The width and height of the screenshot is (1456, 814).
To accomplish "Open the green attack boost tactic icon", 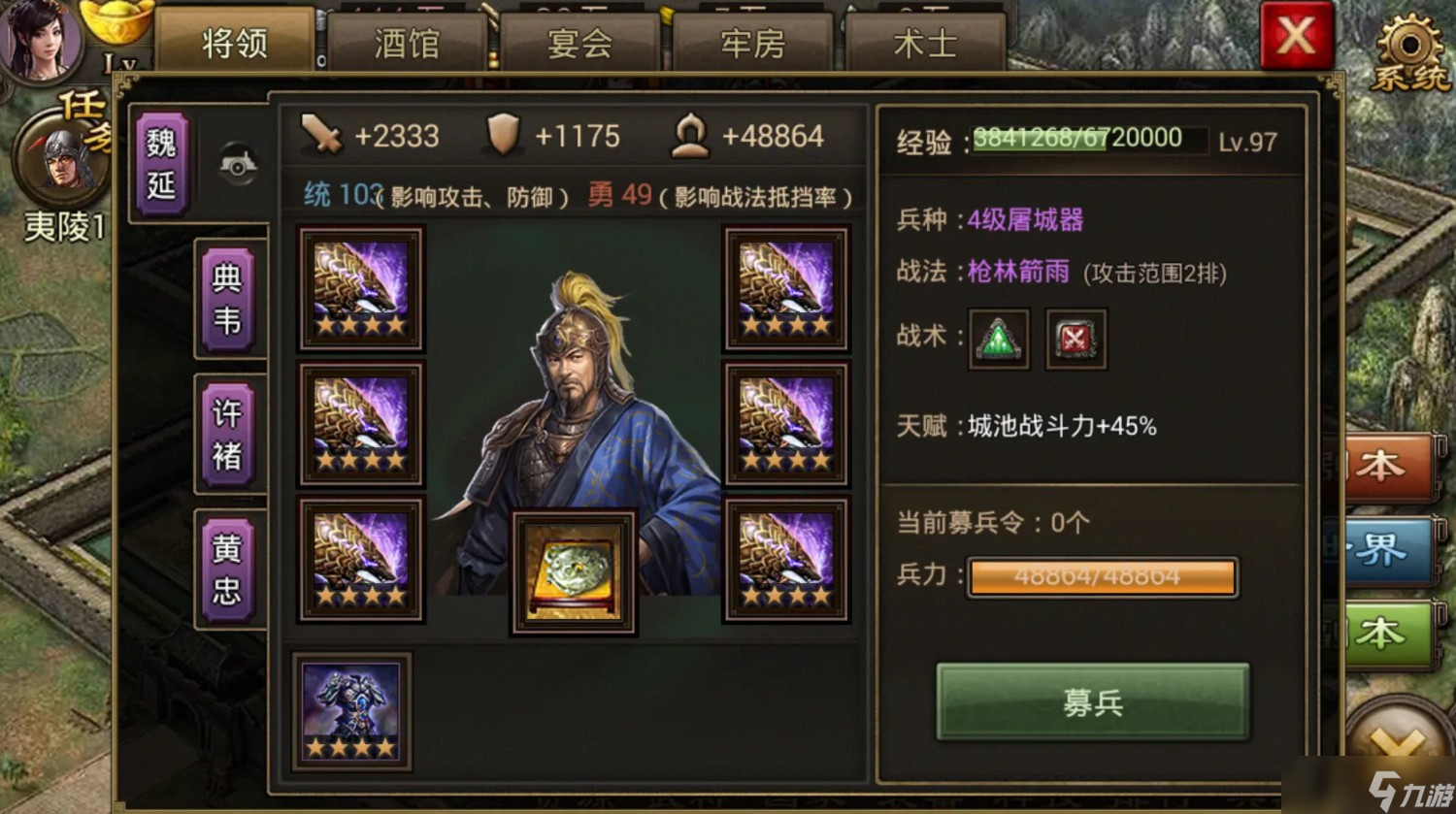I will coord(999,340).
